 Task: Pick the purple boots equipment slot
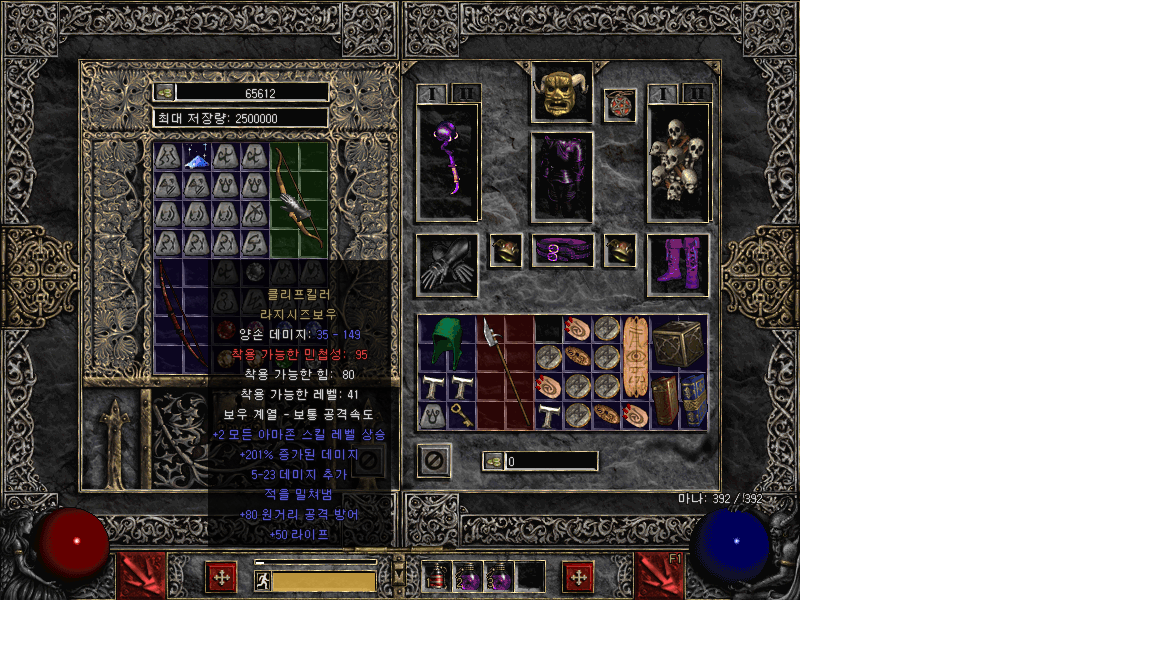(x=678, y=265)
